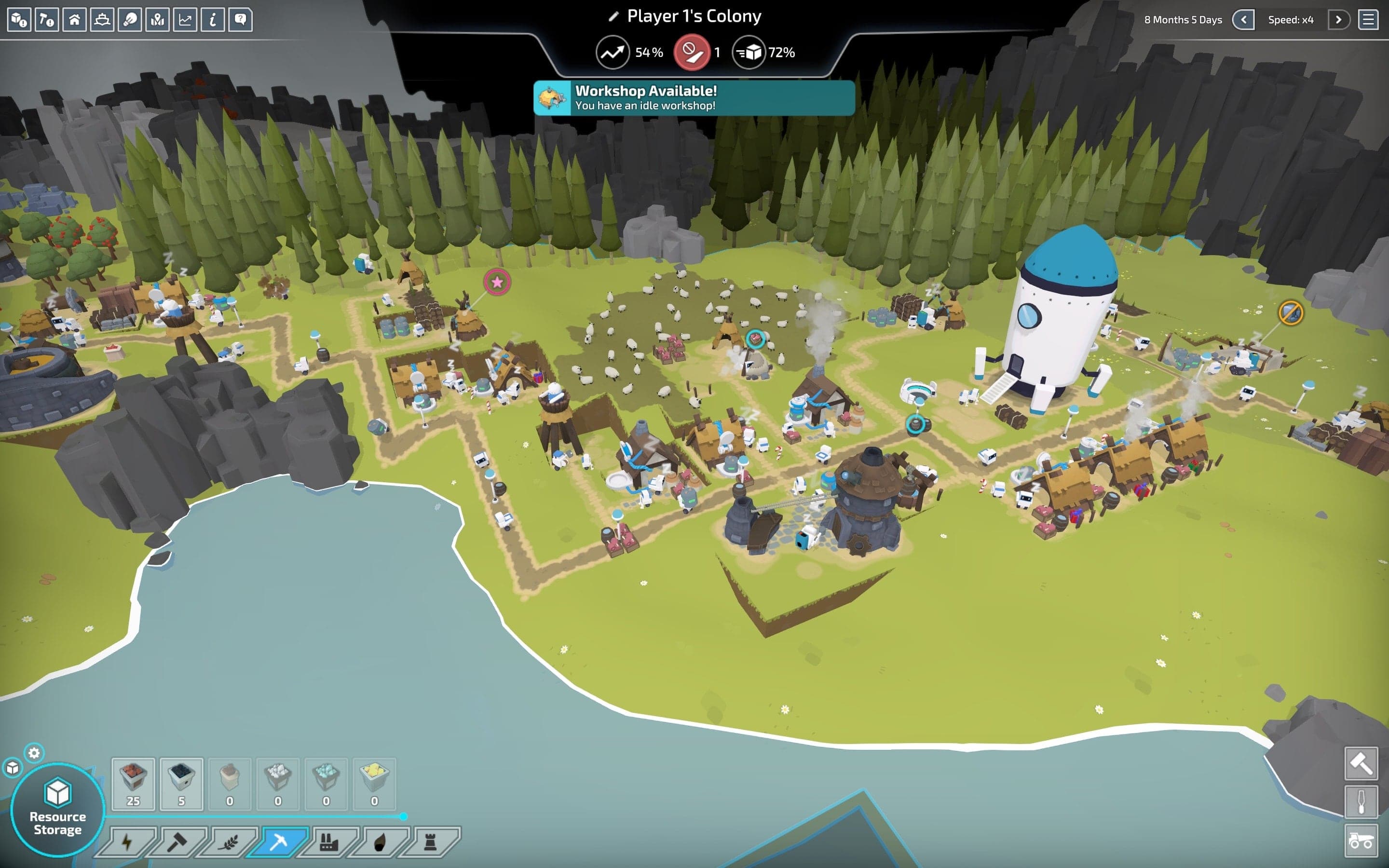Switch to the factory industry category
The height and width of the screenshot is (868, 1389).
click(329, 842)
